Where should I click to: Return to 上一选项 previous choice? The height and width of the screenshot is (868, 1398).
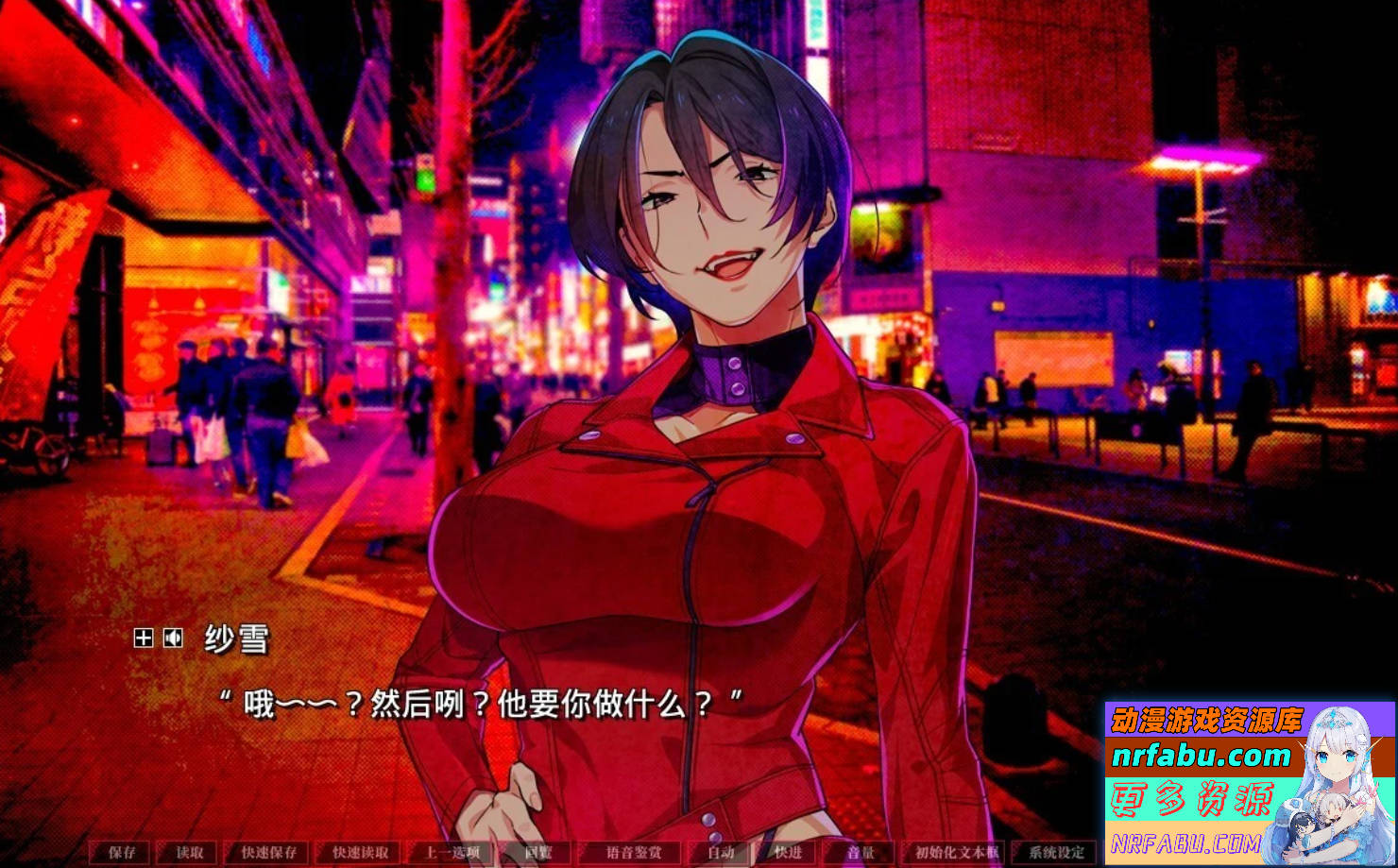click(452, 853)
